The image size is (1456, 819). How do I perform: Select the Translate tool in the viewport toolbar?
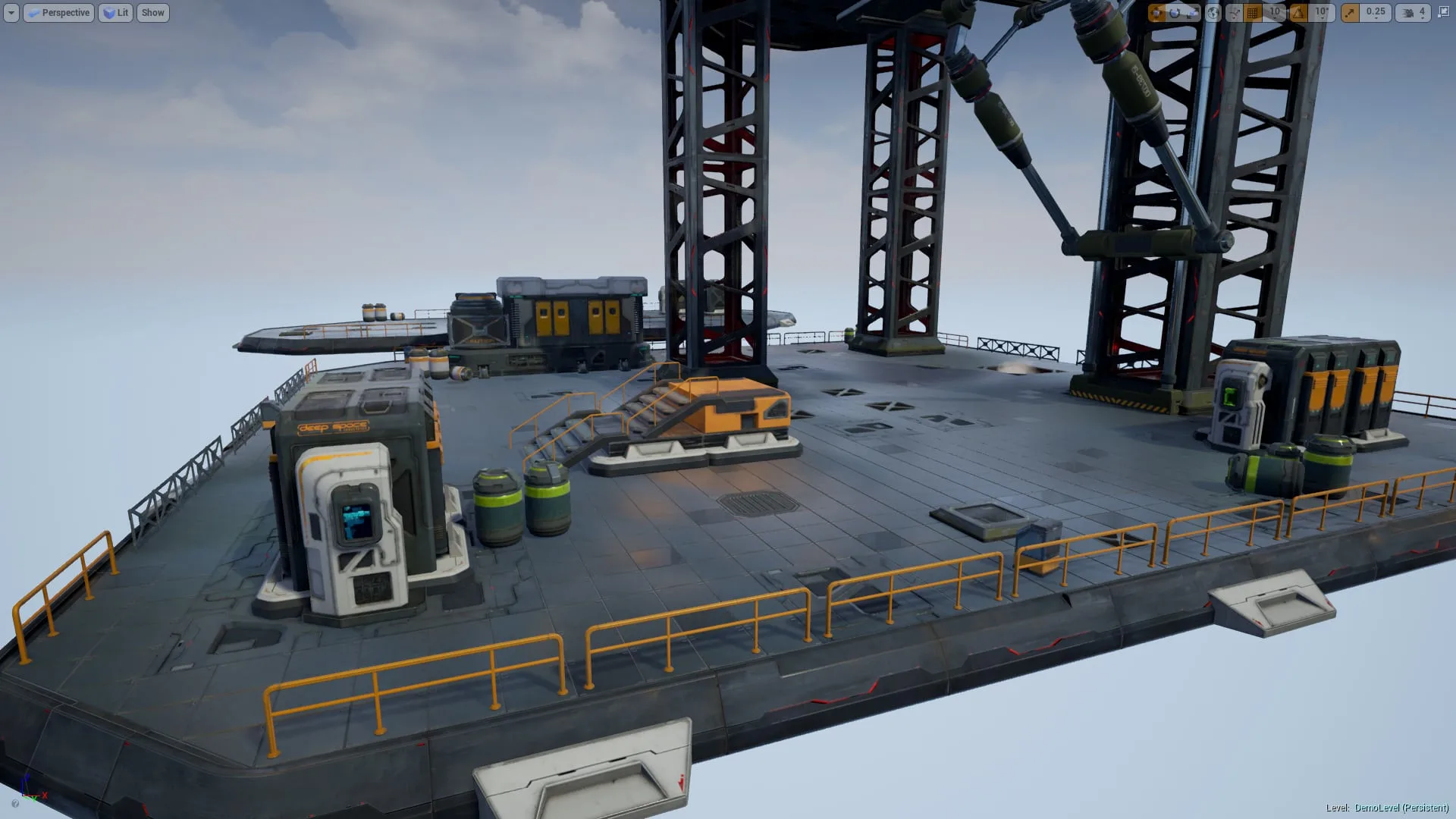pos(1159,13)
